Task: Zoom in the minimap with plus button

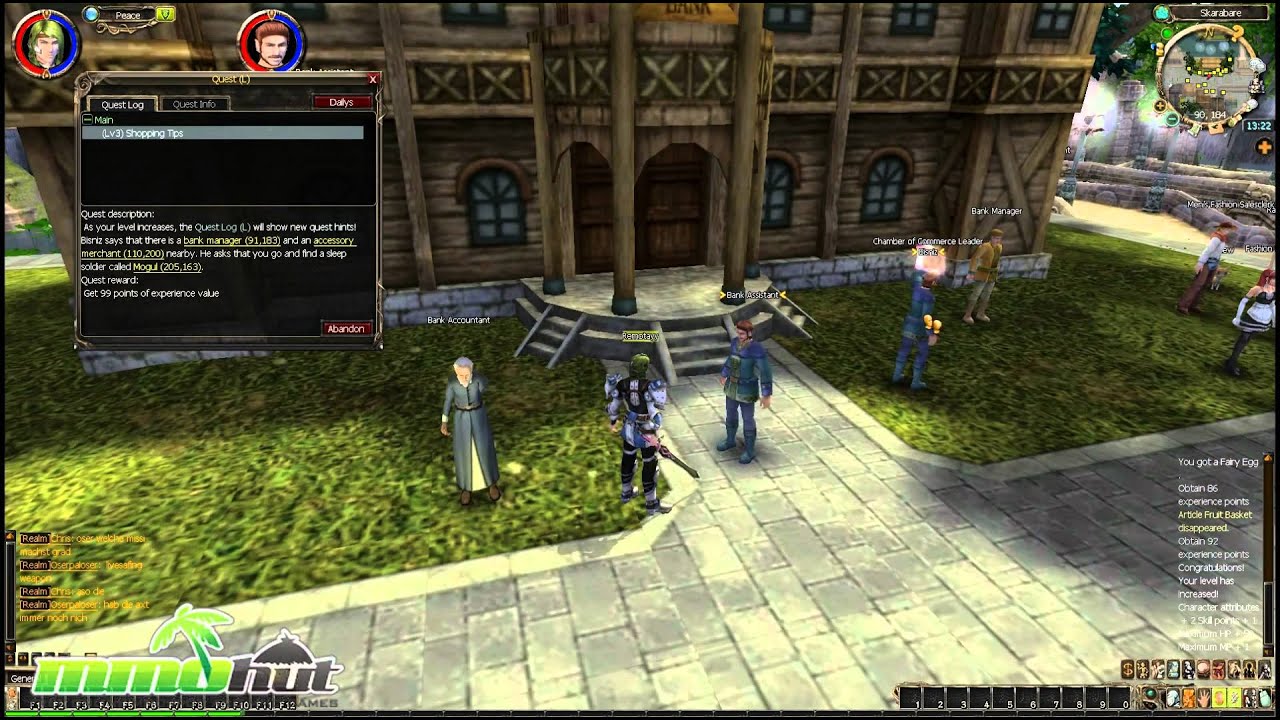Action: click(x=1159, y=105)
